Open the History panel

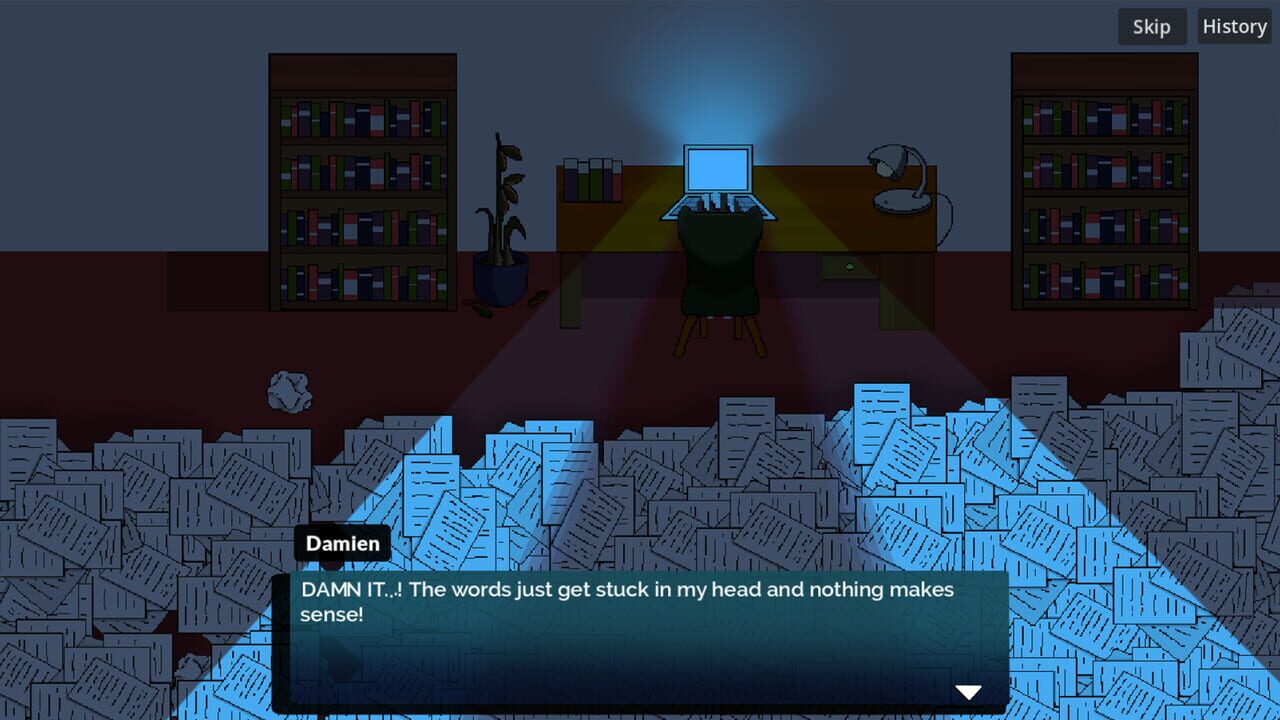point(1234,27)
